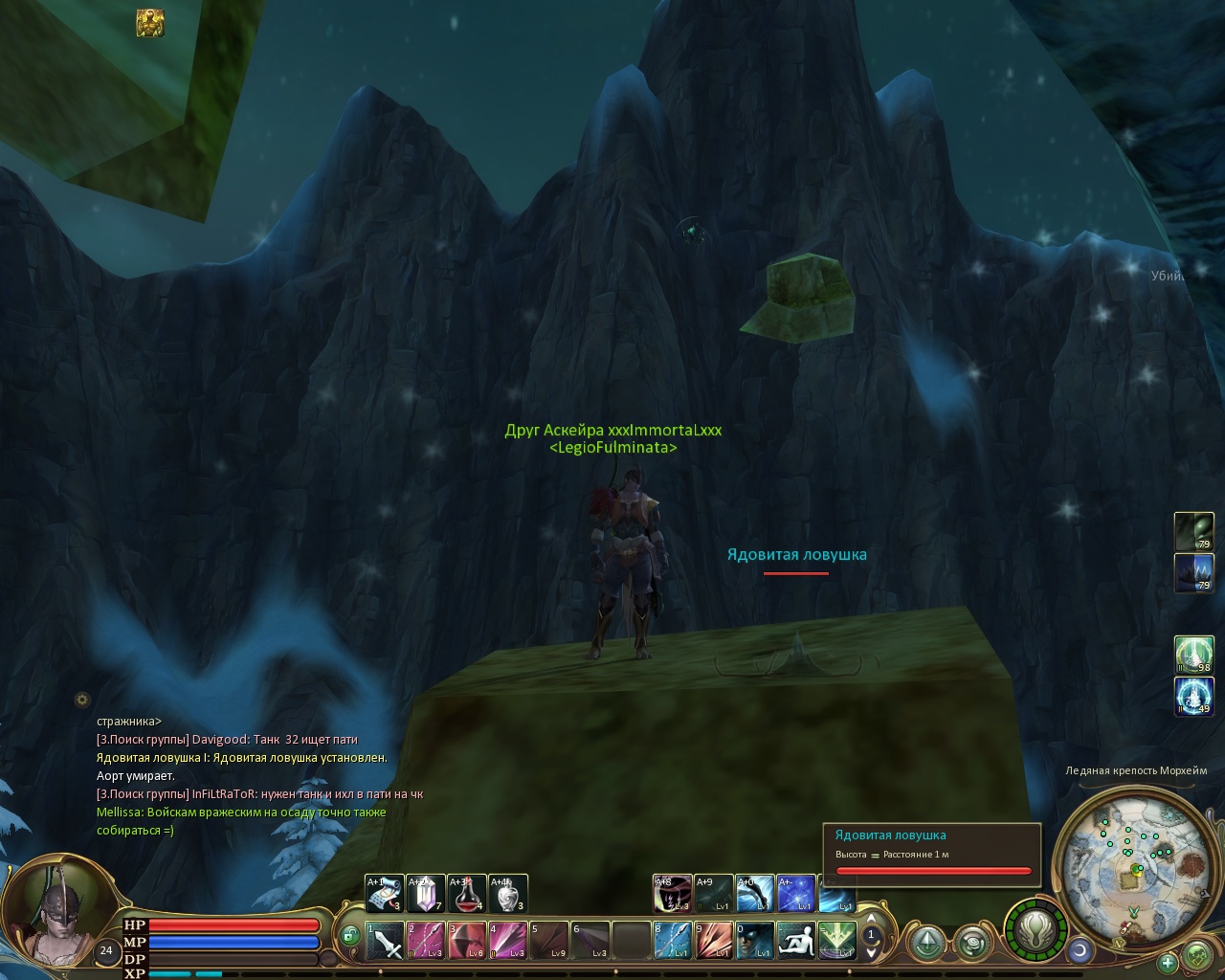The height and width of the screenshot is (980, 1225).
Task: Activate the resting sit-down skill
Action: [795, 940]
